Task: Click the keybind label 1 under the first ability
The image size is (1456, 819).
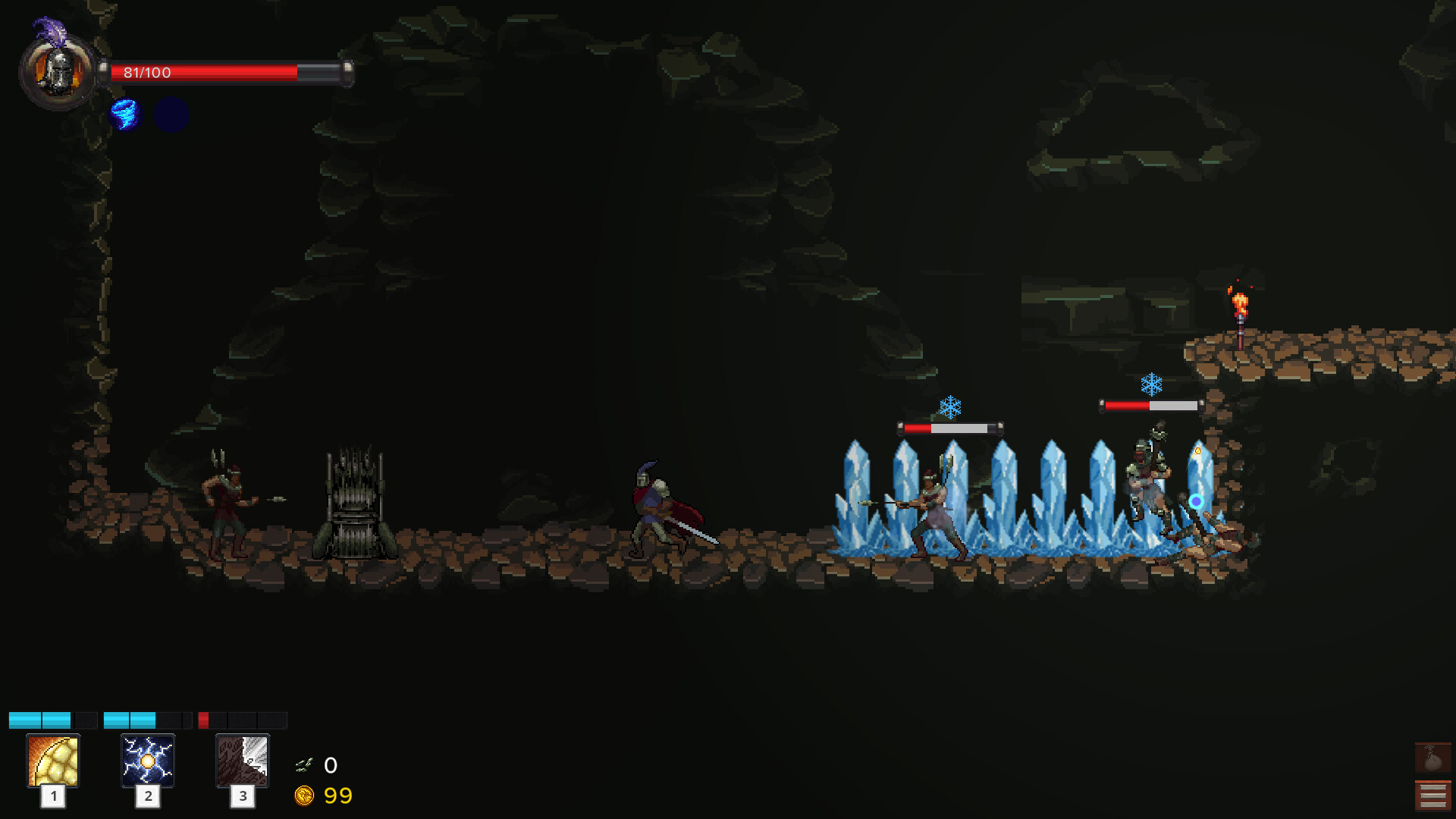Action: click(x=53, y=797)
